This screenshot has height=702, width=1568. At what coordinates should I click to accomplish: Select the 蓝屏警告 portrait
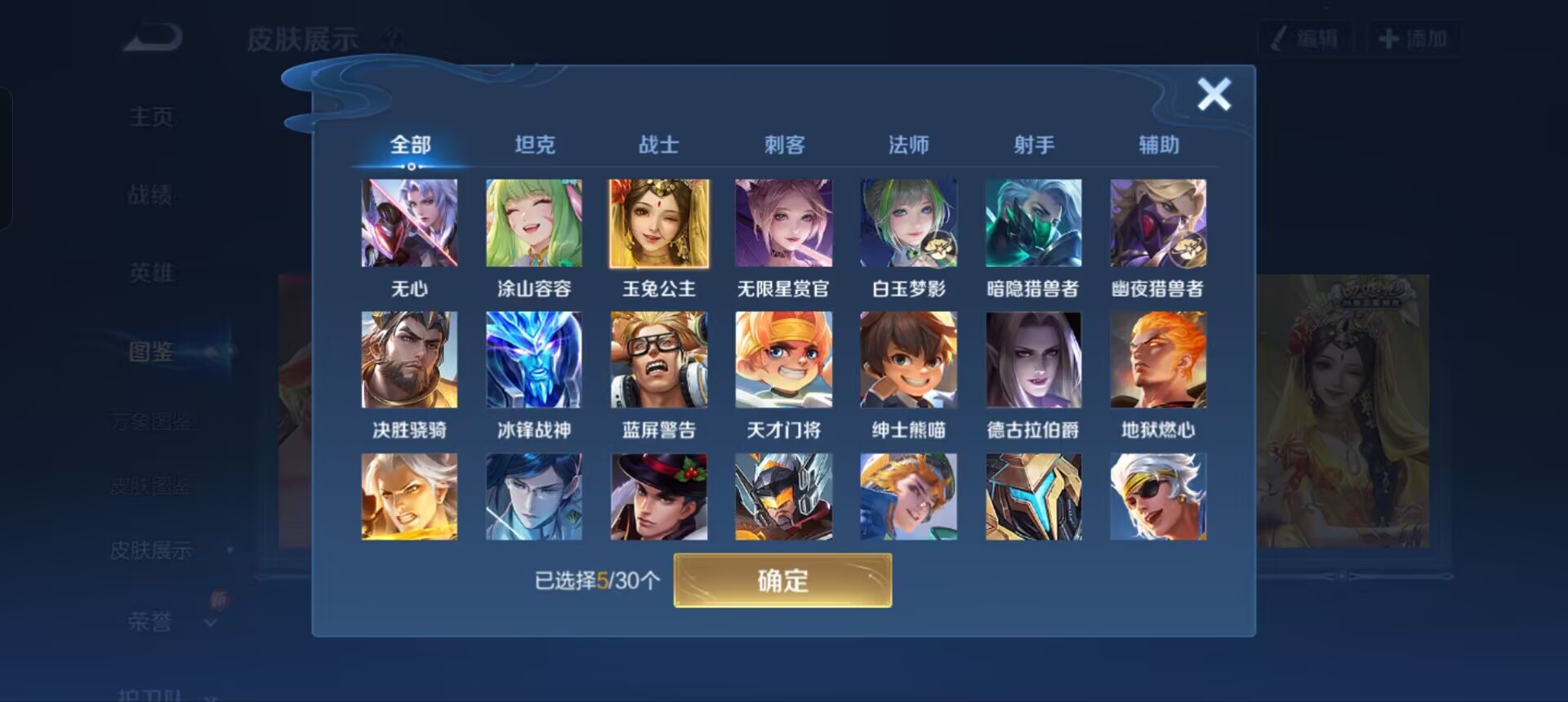click(657, 359)
